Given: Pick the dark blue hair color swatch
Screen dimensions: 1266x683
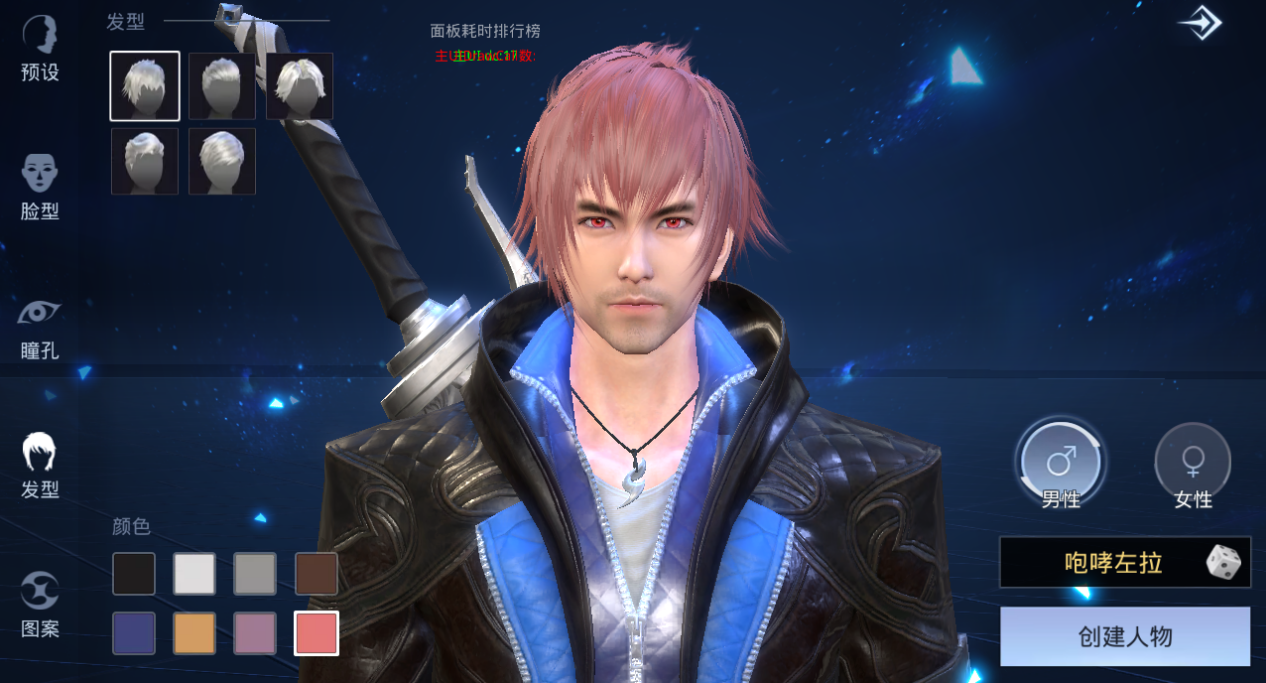Looking at the screenshot, I should point(134,633).
